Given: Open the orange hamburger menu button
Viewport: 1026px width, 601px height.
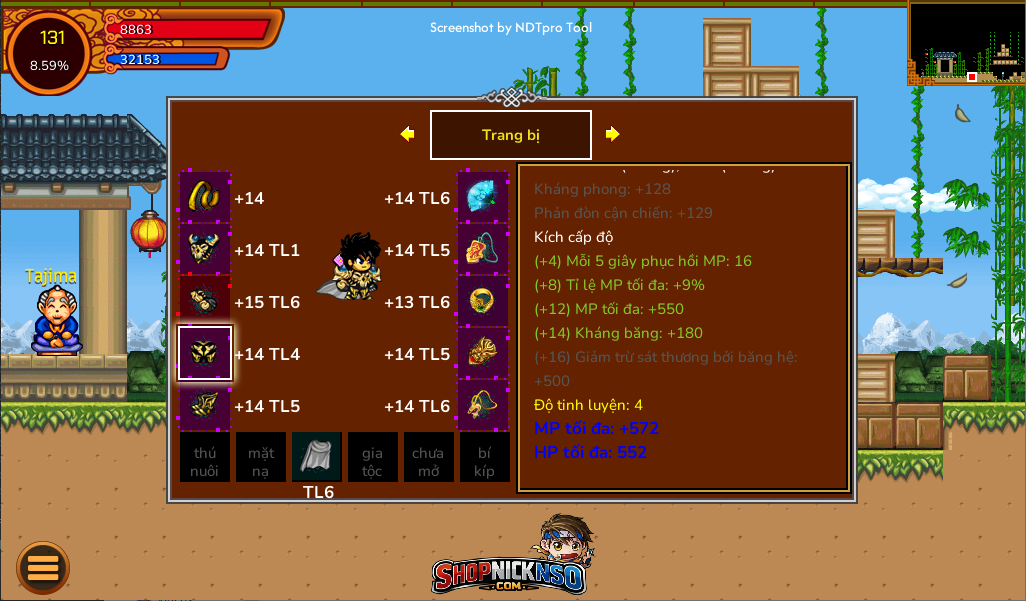Looking at the screenshot, I should point(43,568).
